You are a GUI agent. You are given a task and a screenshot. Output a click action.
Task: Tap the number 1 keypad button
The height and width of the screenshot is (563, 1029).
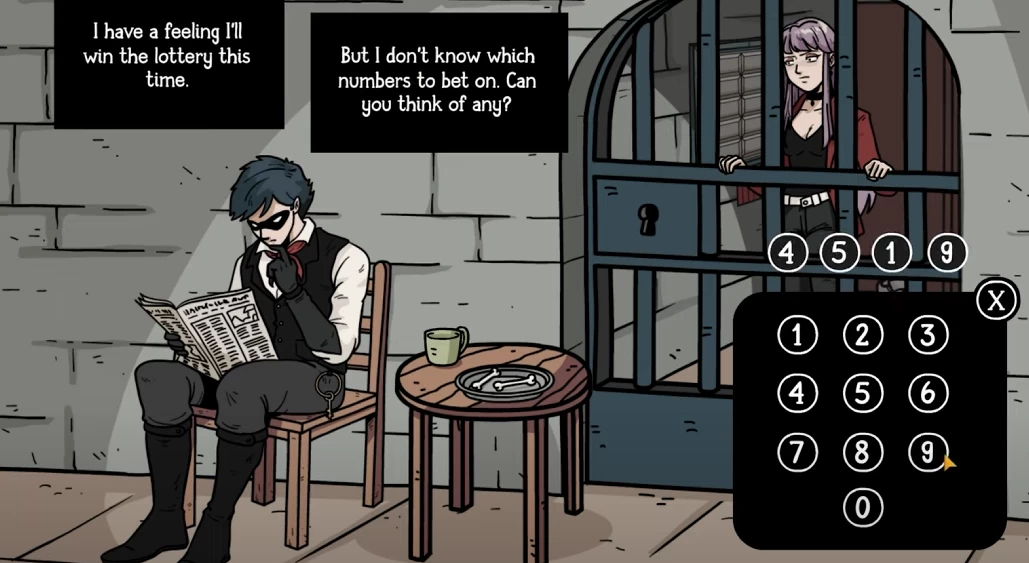point(797,335)
